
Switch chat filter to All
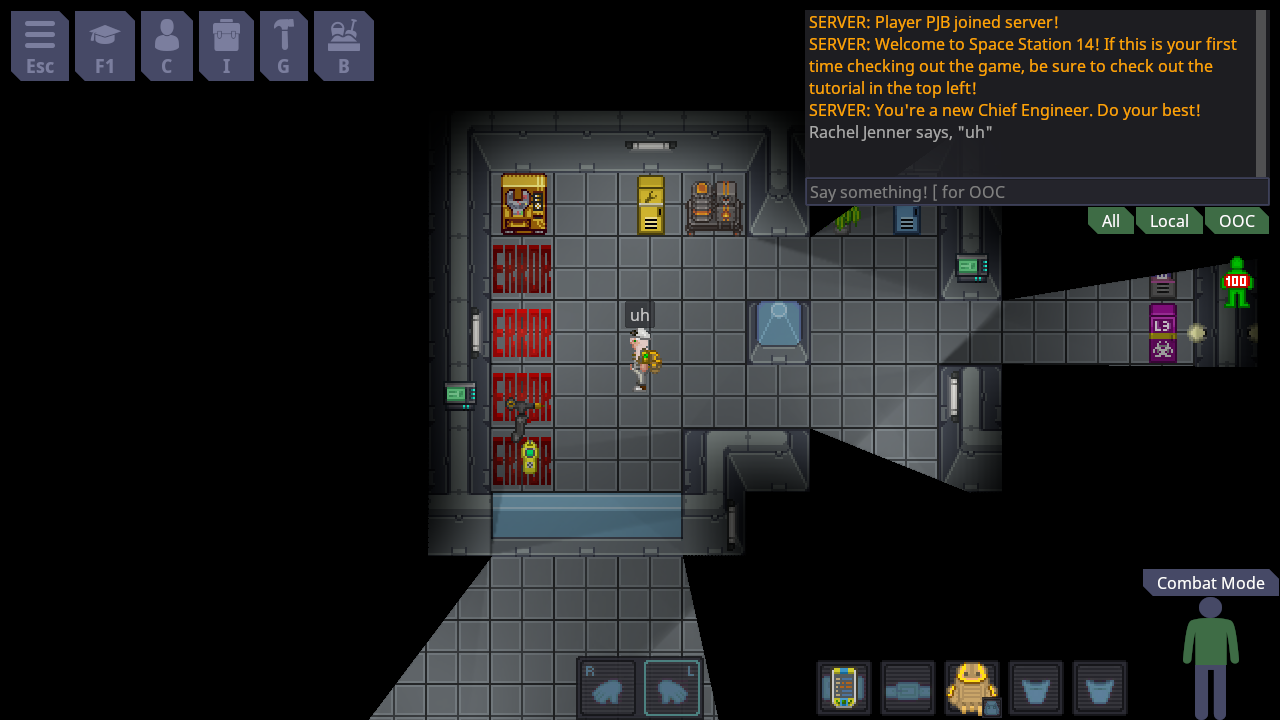pyautogui.click(x=1110, y=221)
